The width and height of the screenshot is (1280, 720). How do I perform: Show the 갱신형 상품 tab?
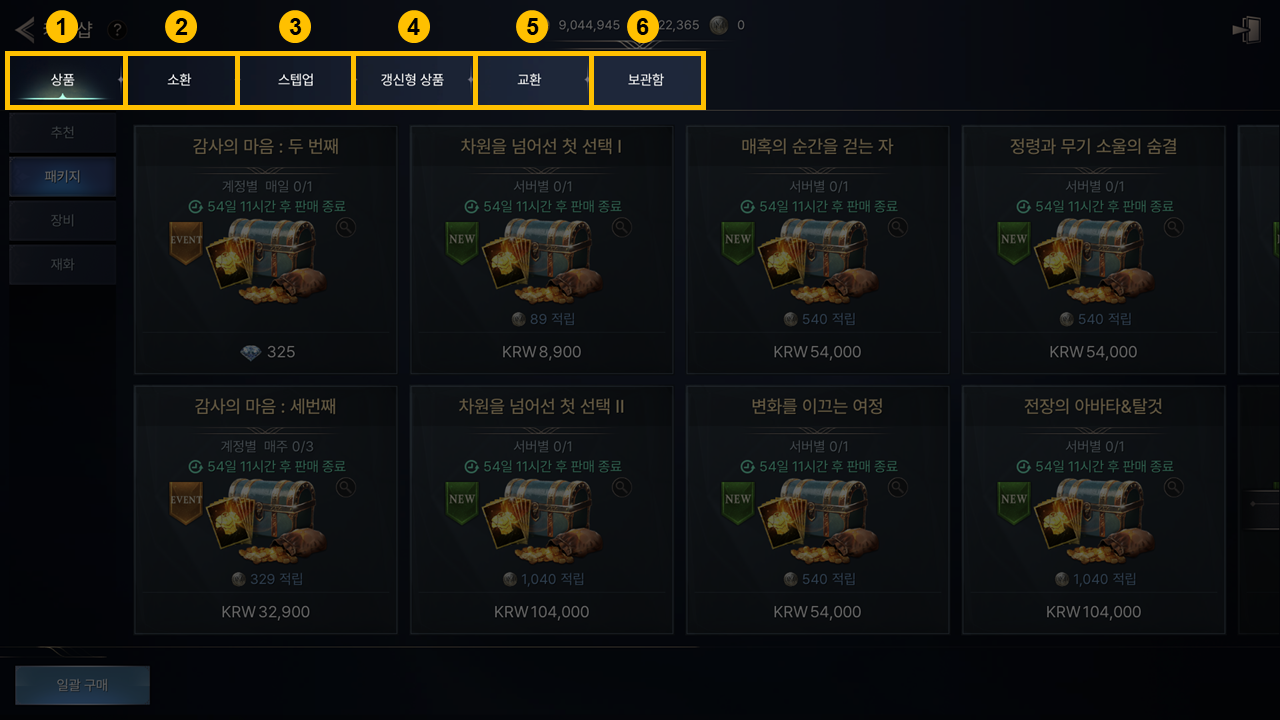[x=412, y=80]
